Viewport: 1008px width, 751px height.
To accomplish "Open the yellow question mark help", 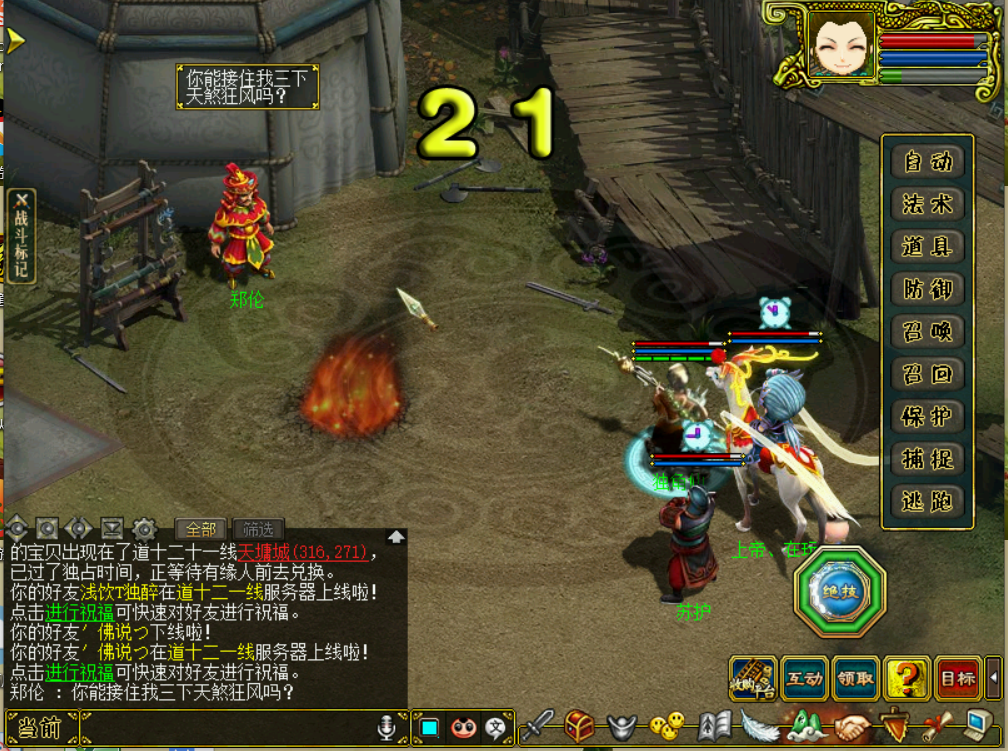I will pos(906,678).
